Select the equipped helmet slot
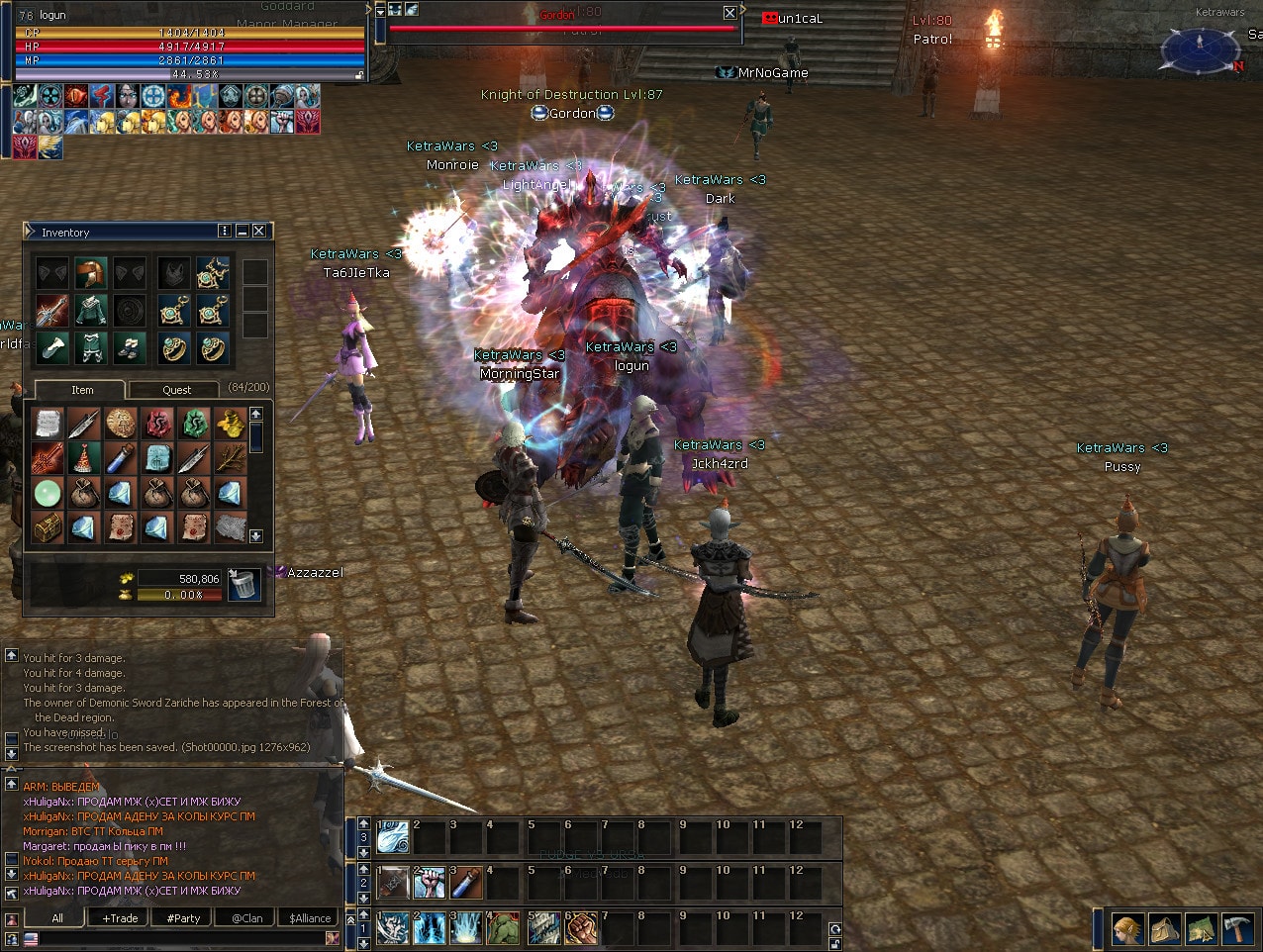1263x952 pixels. coord(90,273)
